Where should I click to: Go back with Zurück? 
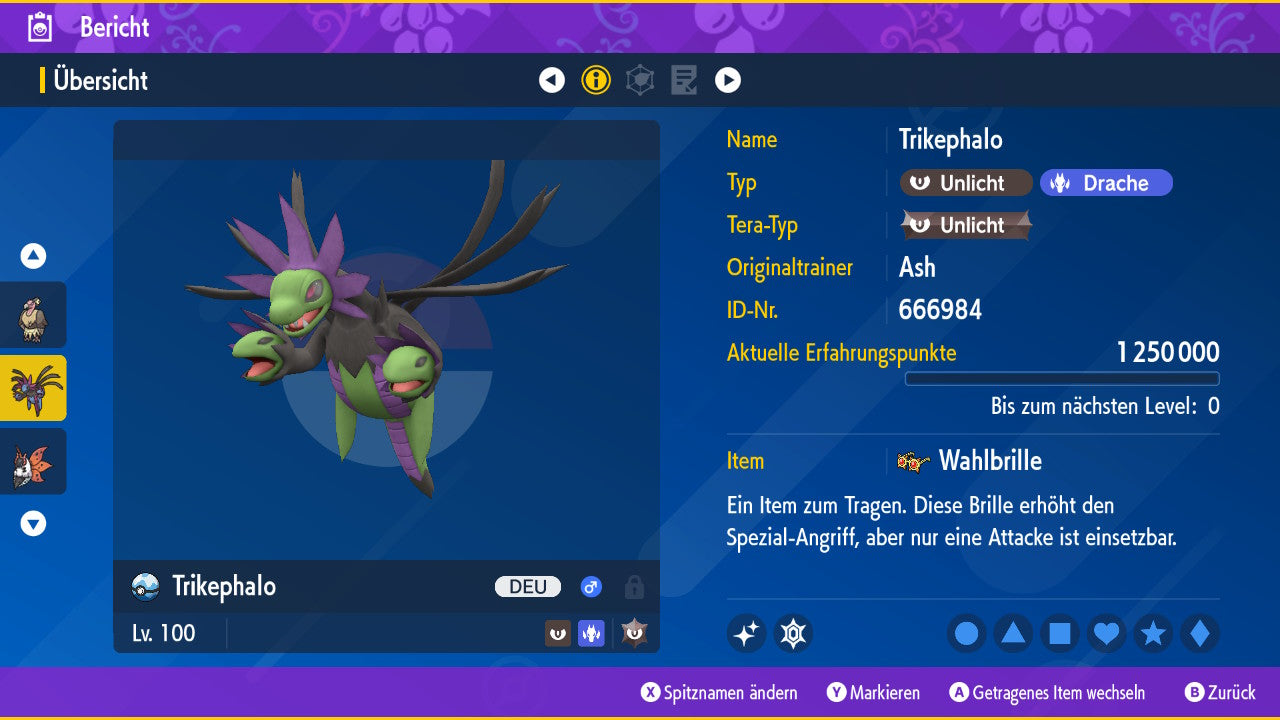click(x=1220, y=693)
